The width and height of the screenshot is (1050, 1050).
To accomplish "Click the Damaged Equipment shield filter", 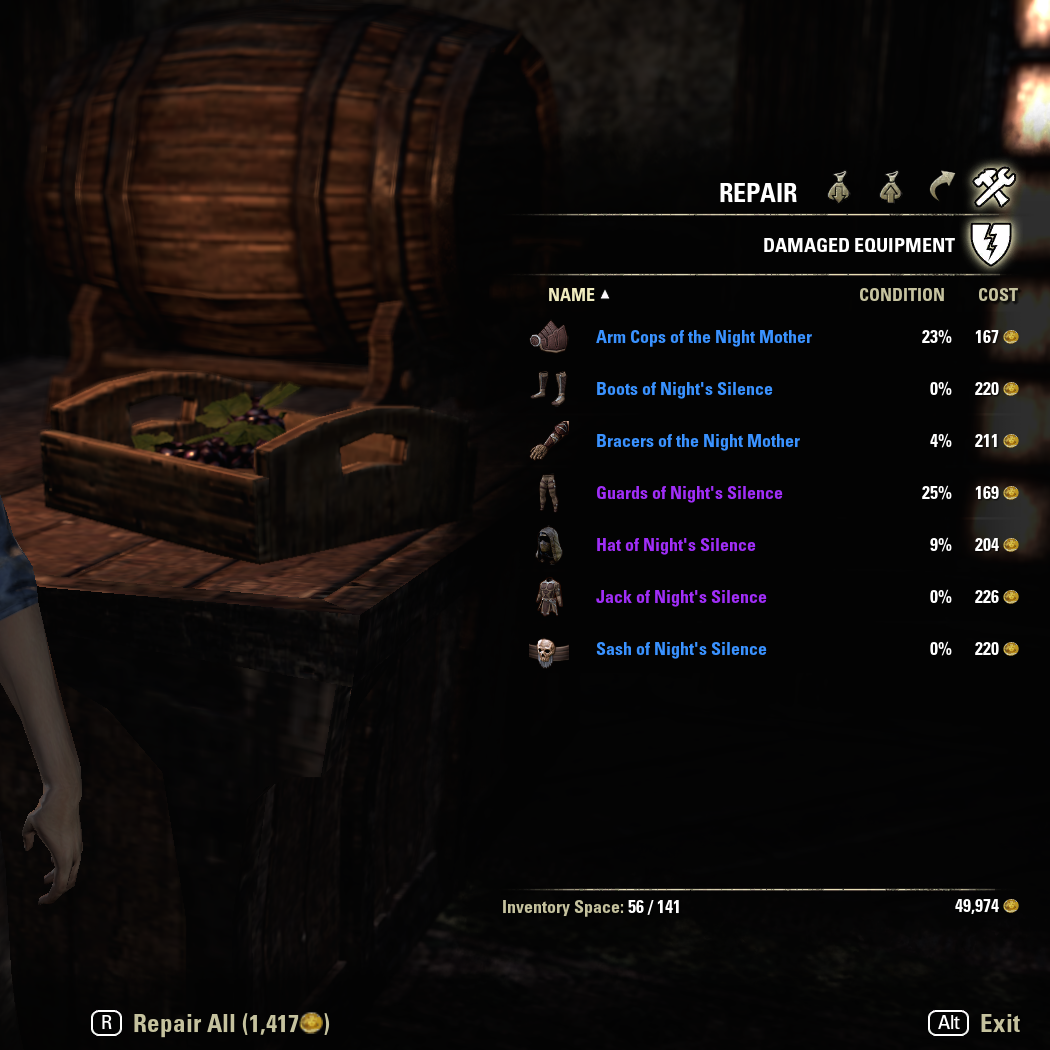I will pos(991,244).
